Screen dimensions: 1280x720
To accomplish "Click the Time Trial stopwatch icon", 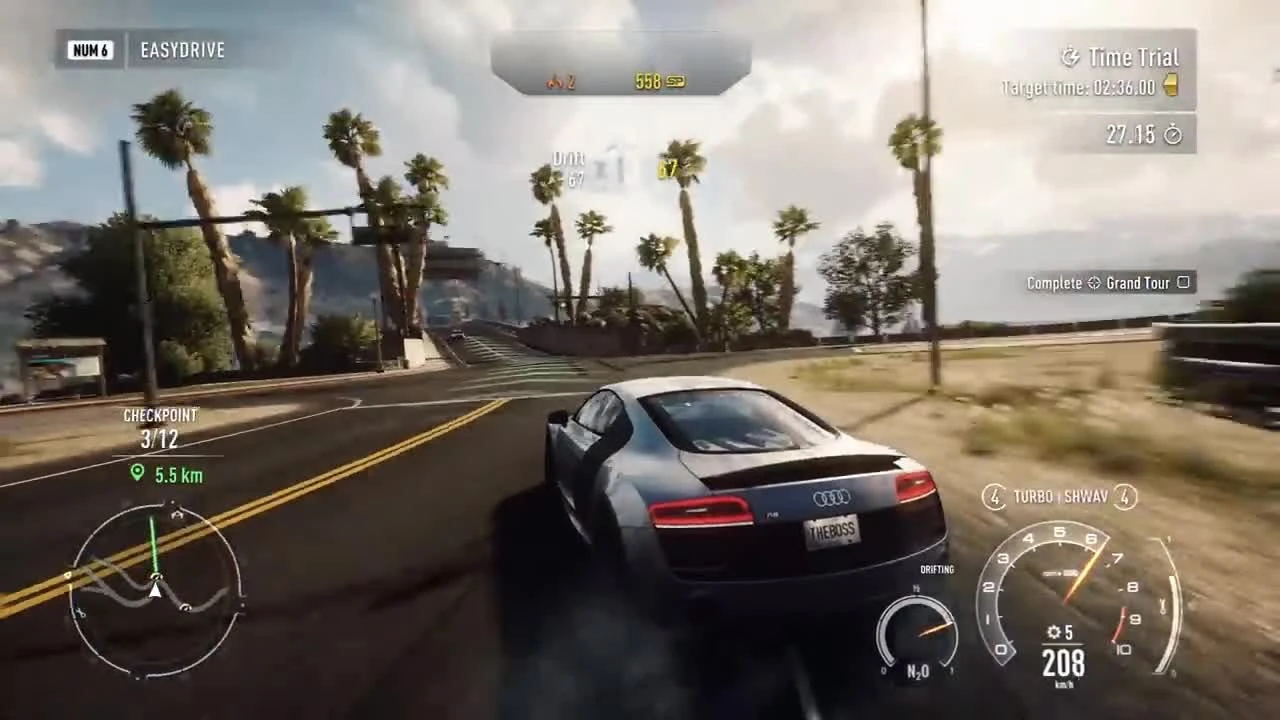I will (1071, 57).
